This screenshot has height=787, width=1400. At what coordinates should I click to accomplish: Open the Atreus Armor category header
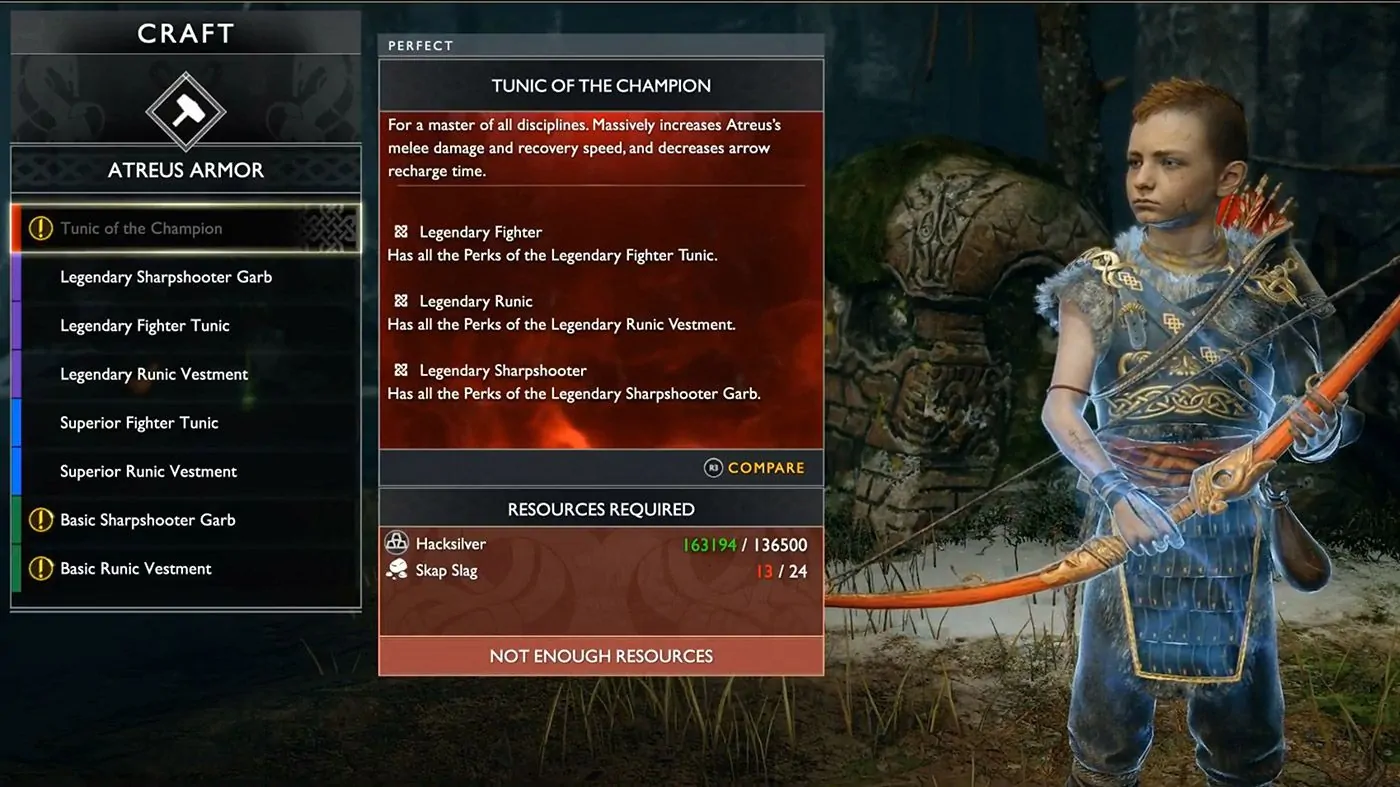coord(186,170)
